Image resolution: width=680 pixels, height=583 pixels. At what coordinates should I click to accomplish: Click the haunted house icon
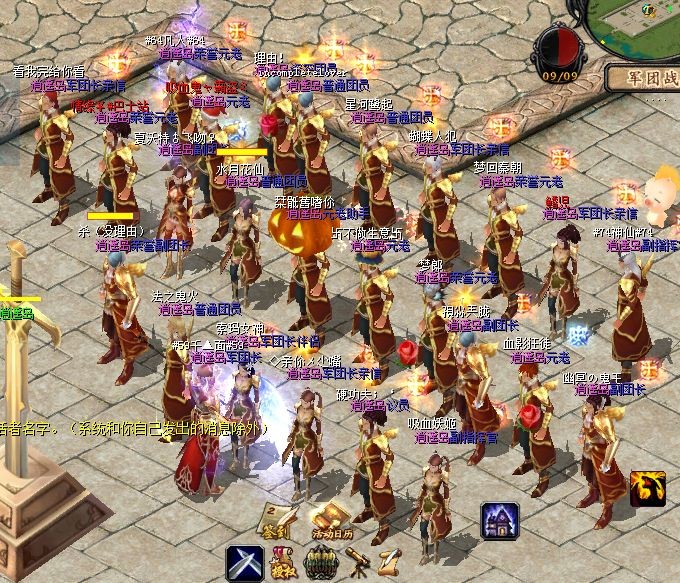pos(499,521)
